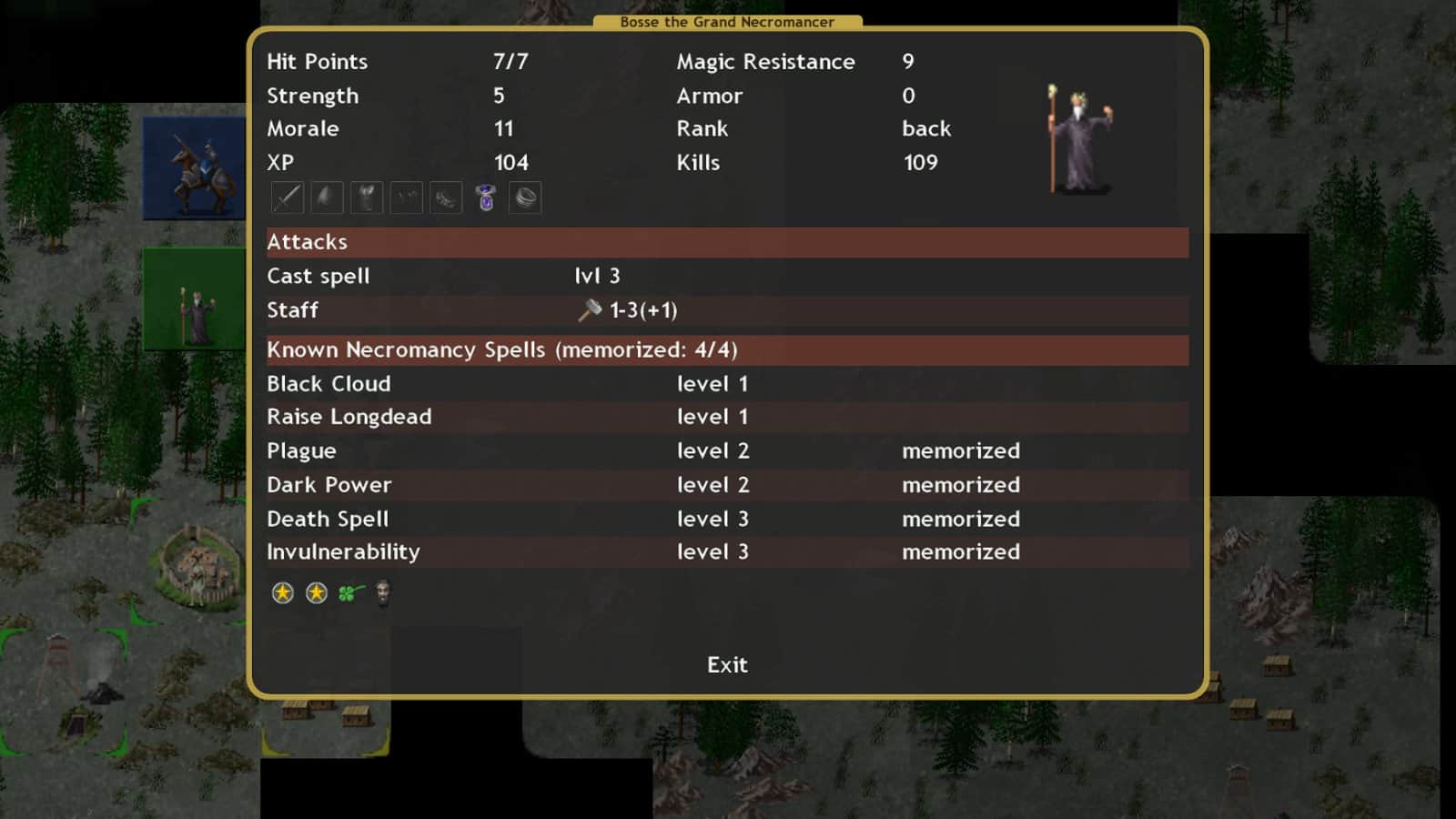The width and height of the screenshot is (1456, 819).
Task: Select the Black Cloud spell row
Action: pyautogui.click(x=329, y=384)
